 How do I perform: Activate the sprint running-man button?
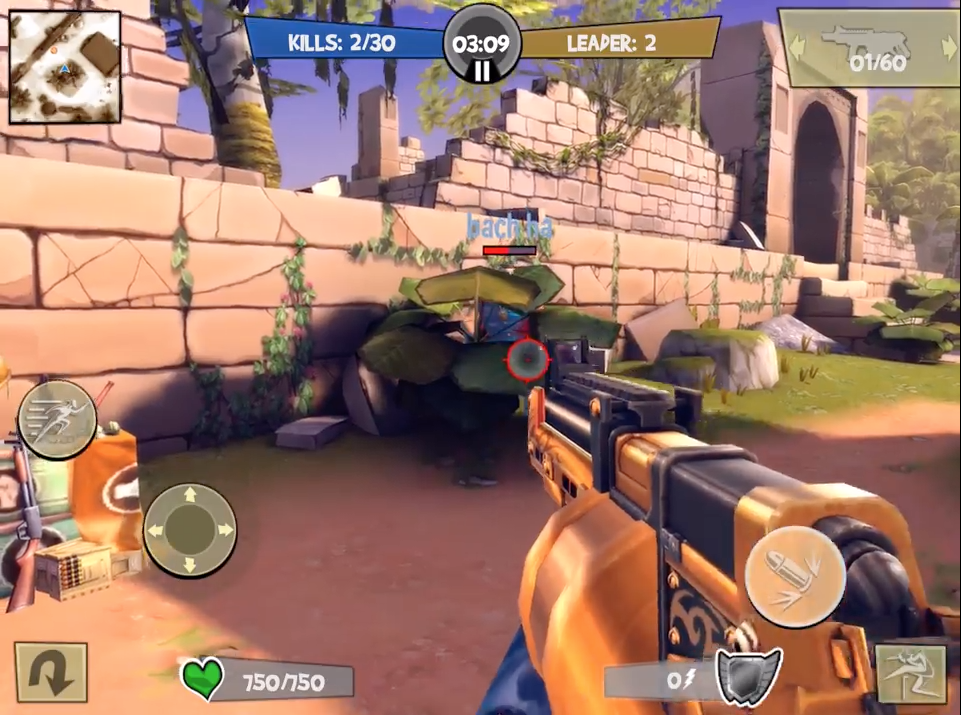pyautogui.click(x=57, y=419)
